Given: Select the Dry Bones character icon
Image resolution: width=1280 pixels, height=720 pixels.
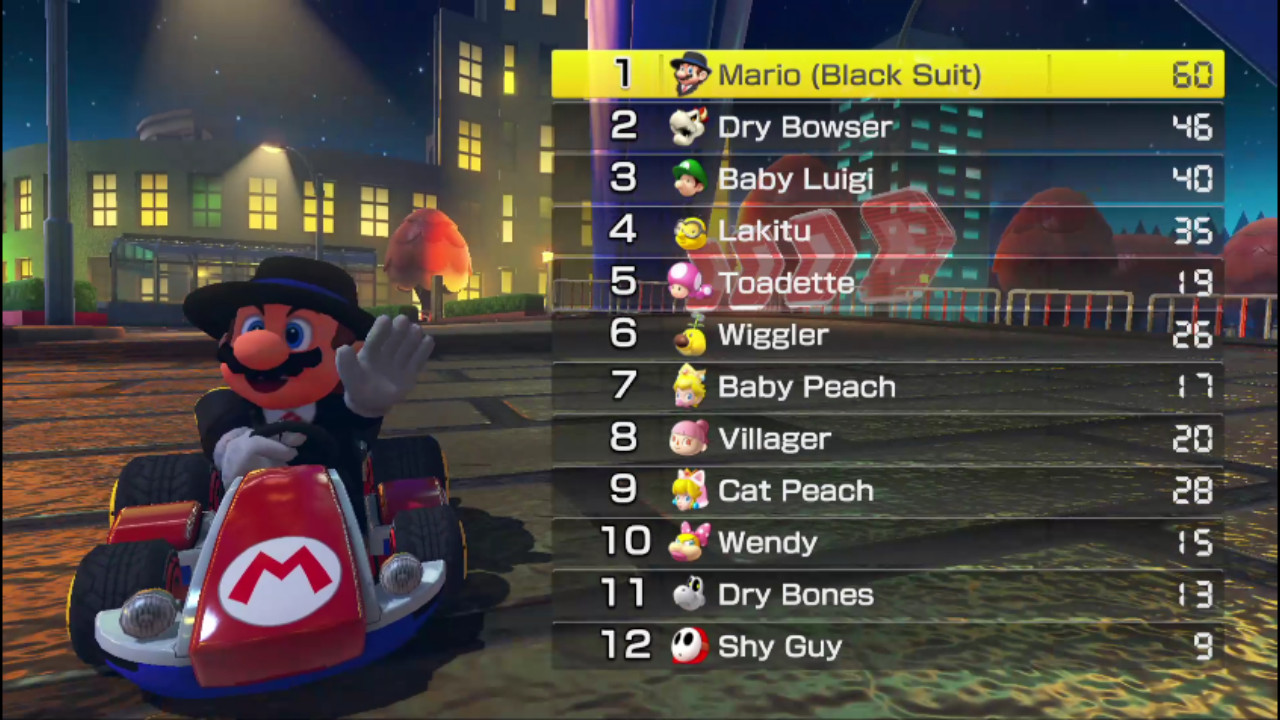Looking at the screenshot, I should pos(690,594).
